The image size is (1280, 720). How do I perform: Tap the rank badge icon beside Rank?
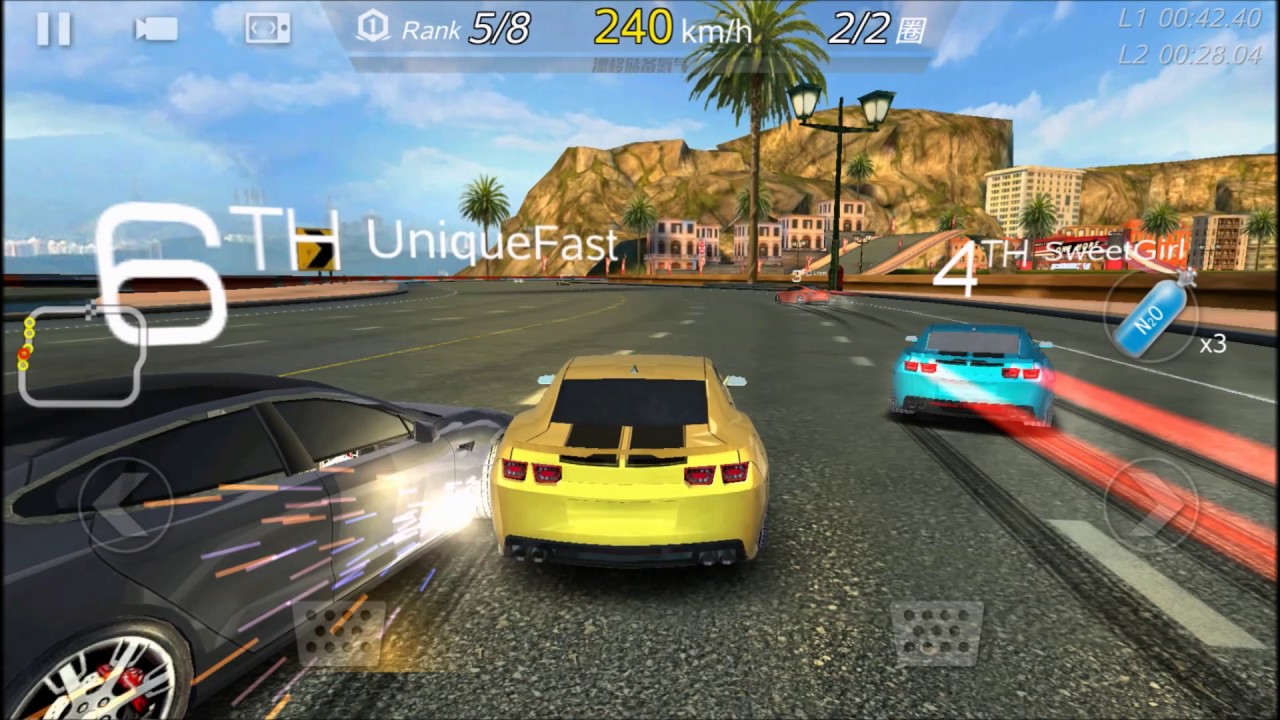[371, 29]
